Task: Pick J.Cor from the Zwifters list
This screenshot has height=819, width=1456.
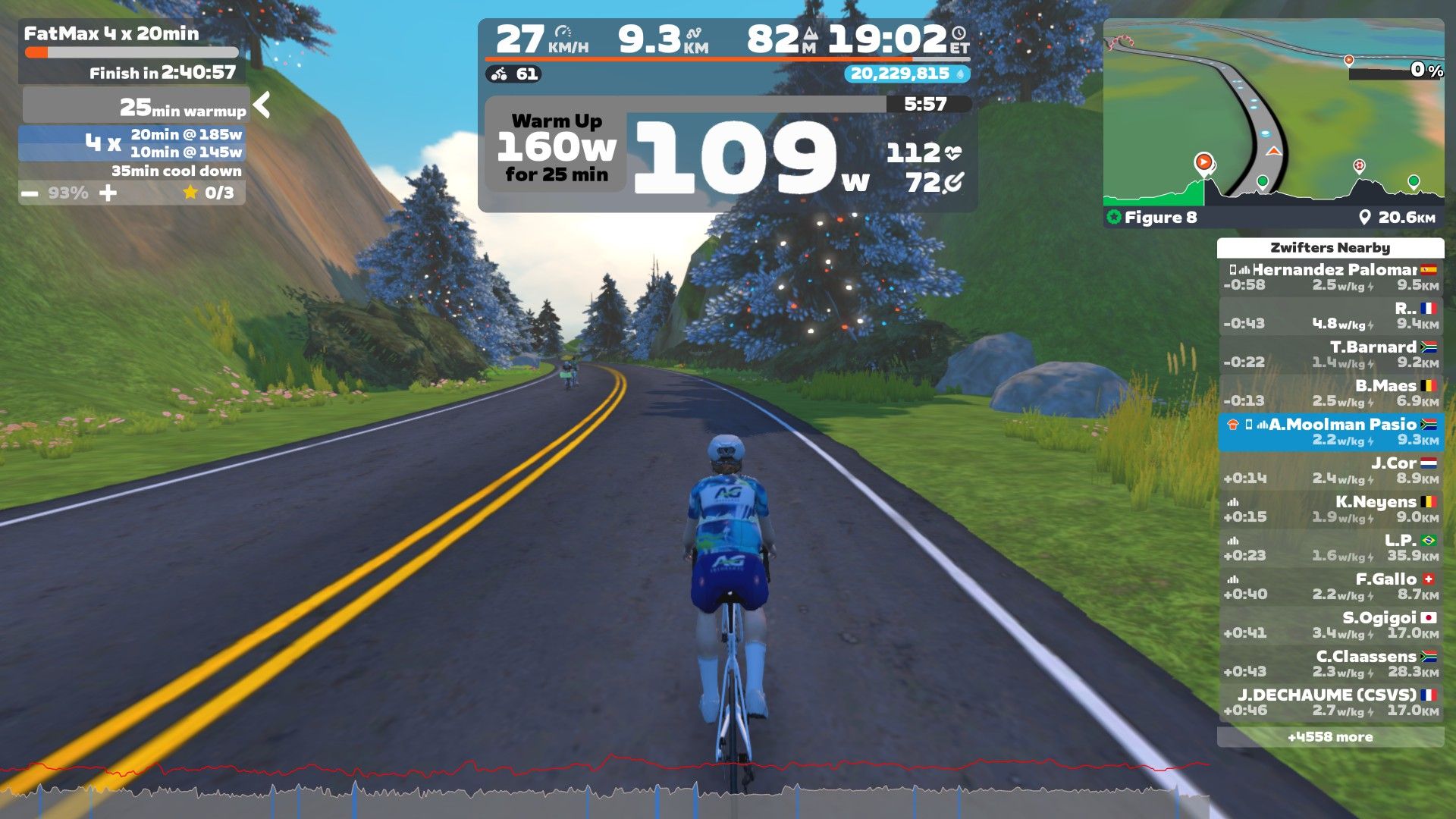Action: point(1330,470)
